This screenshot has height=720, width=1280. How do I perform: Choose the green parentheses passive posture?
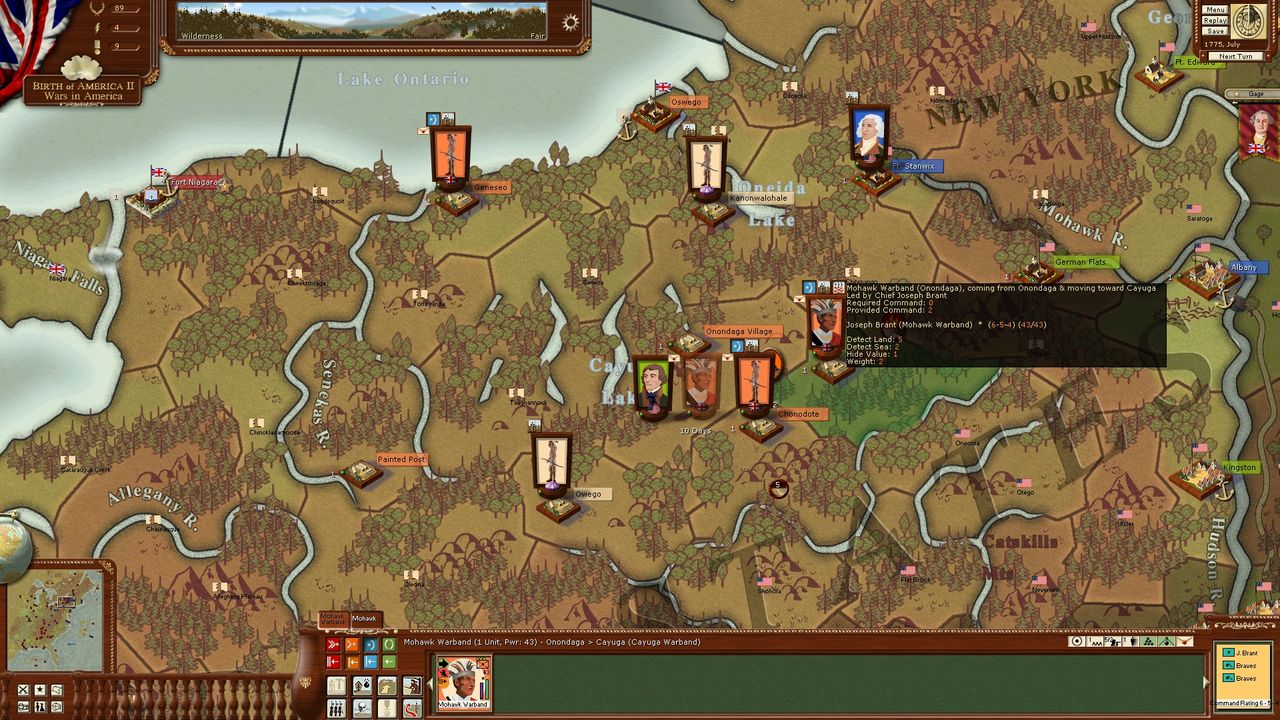(389, 645)
